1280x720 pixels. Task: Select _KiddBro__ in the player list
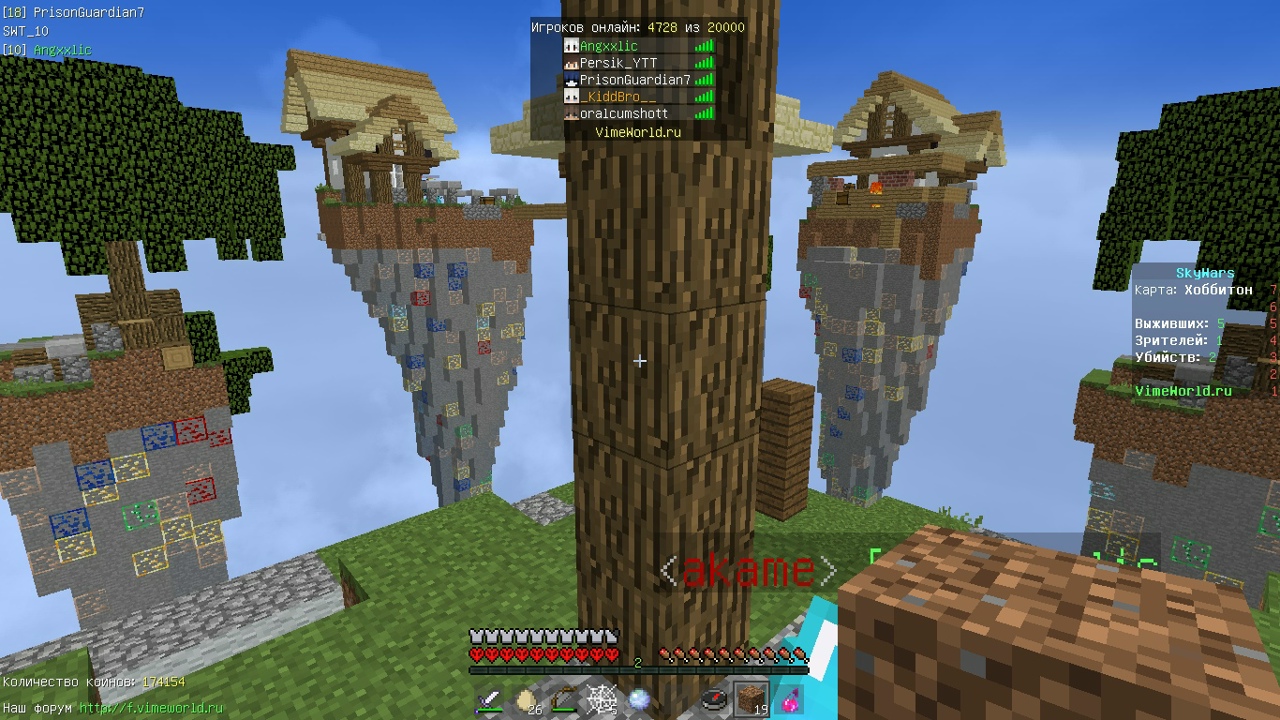(x=618, y=97)
